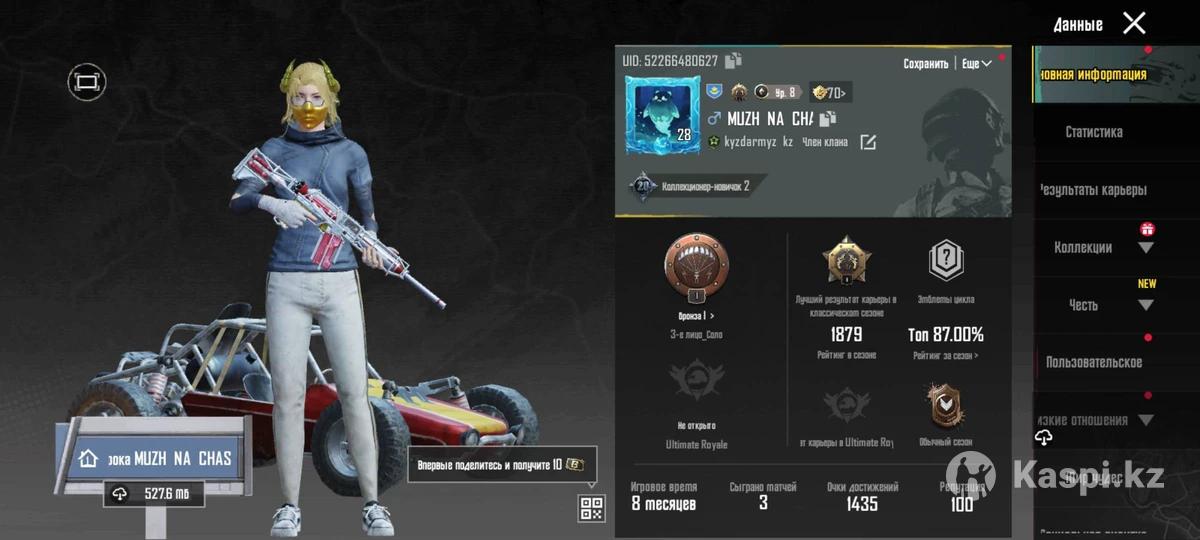
Task: Open Топ 87.00% season rating
Action: tap(946, 335)
